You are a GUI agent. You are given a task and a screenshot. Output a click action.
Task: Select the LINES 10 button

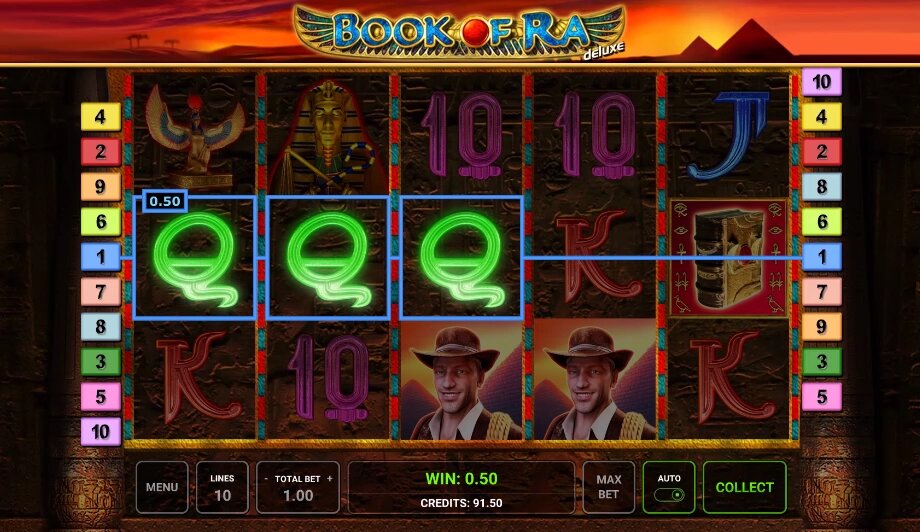(x=222, y=487)
